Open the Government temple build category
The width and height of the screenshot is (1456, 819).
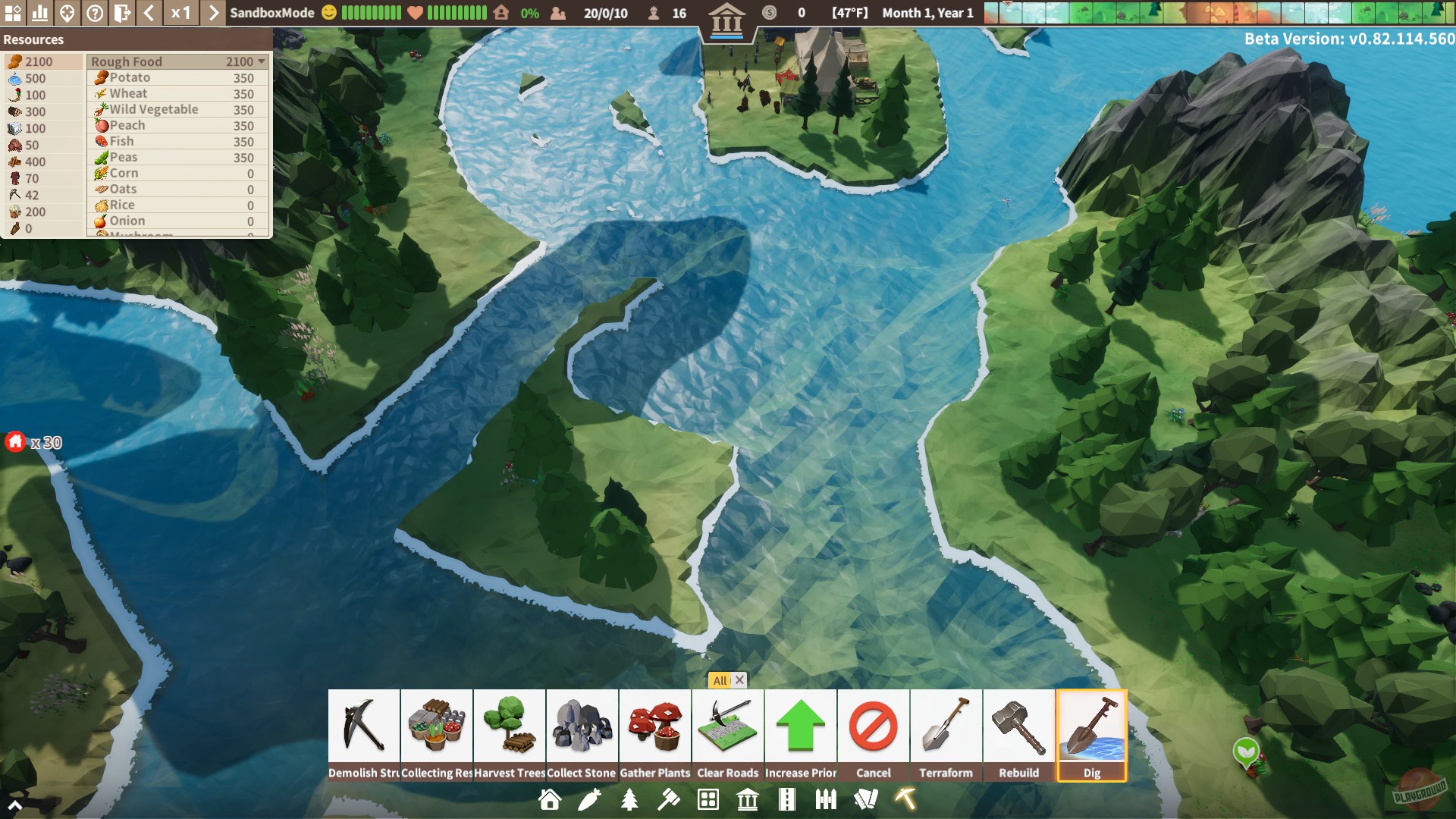(748, 799)
